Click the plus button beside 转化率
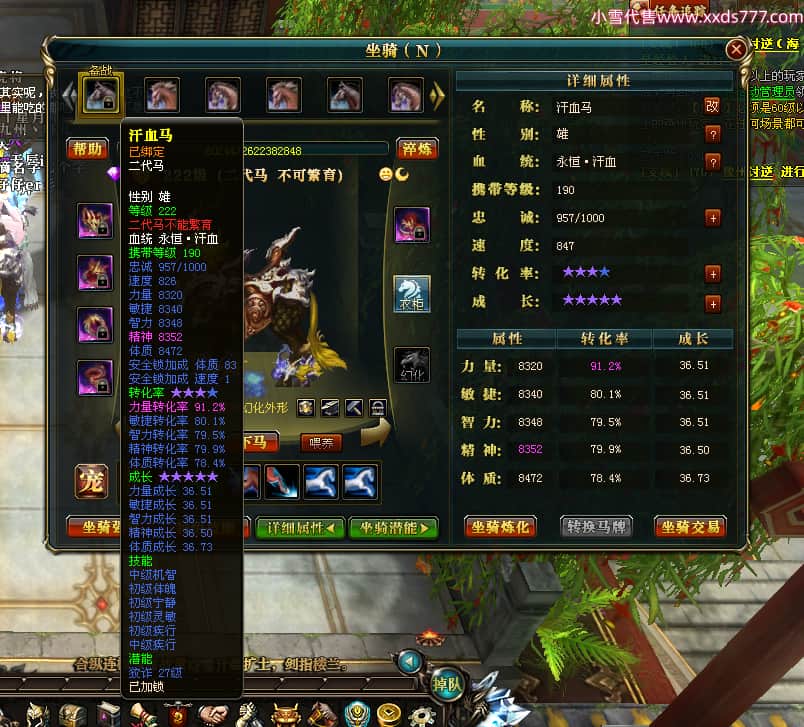The height and width of the screenshot is (727, 804). pyautogui.click(x=712, y=273)
